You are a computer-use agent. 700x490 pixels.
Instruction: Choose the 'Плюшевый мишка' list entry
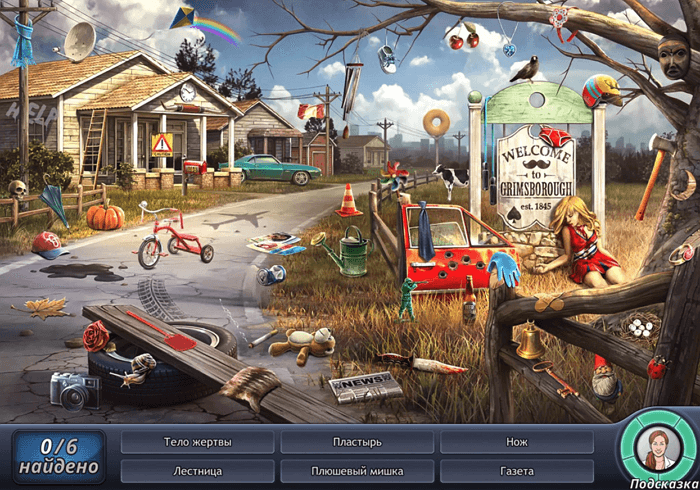357,470
